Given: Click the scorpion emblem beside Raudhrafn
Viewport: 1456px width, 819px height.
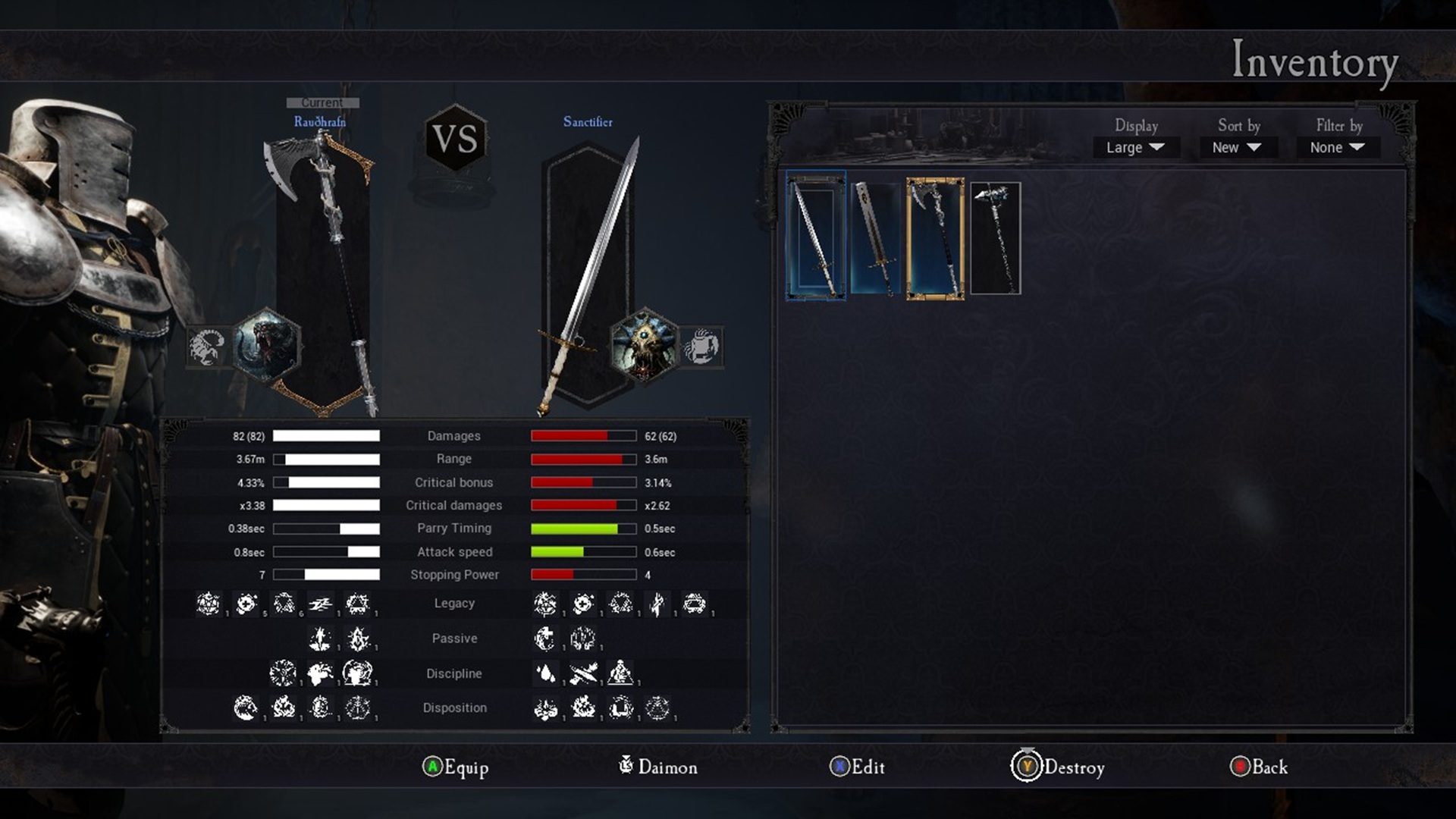Looking at the screenshot, I should click(206, 347).
